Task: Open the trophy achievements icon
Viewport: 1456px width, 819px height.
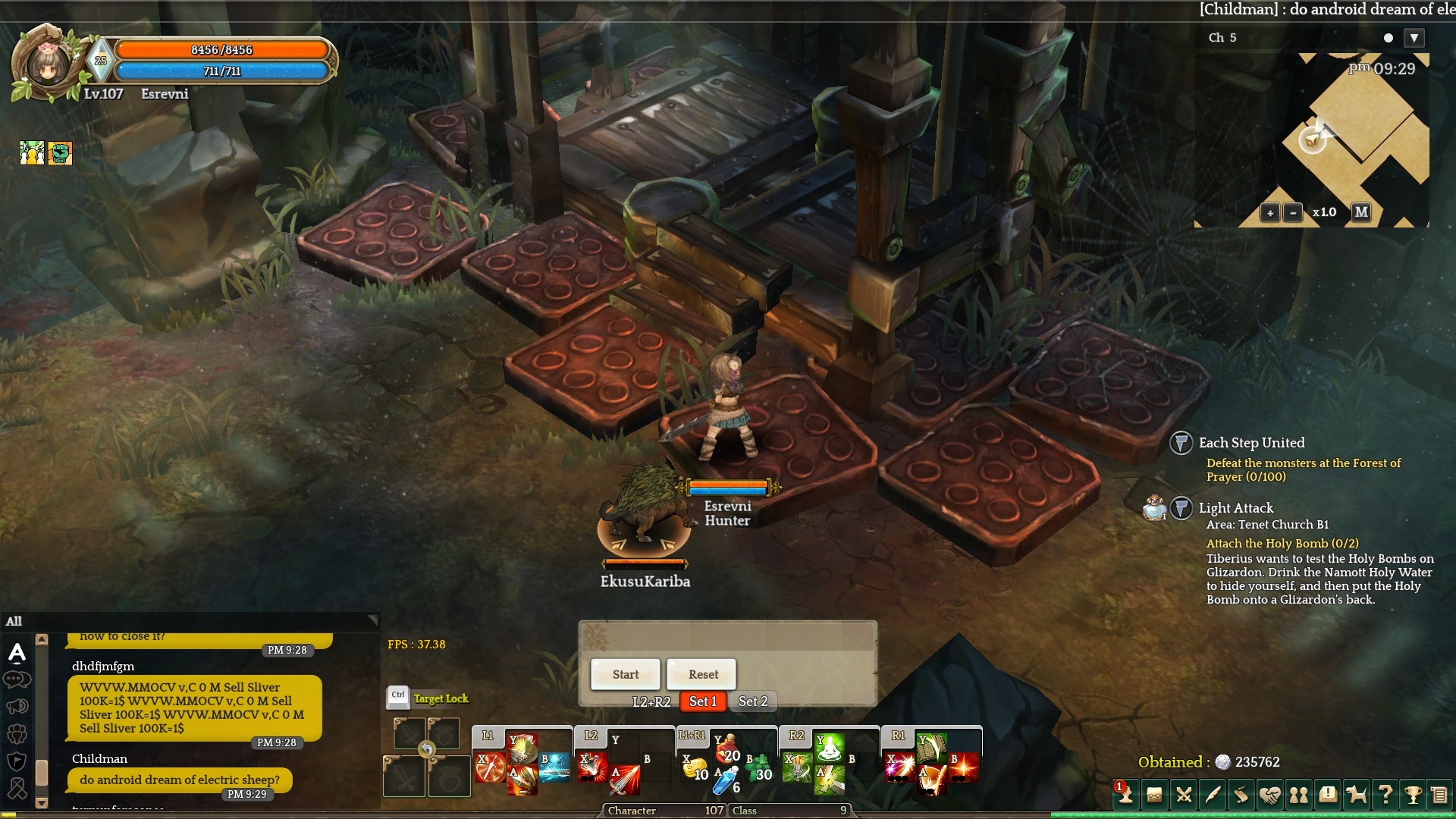Action: coord(1413,795)
